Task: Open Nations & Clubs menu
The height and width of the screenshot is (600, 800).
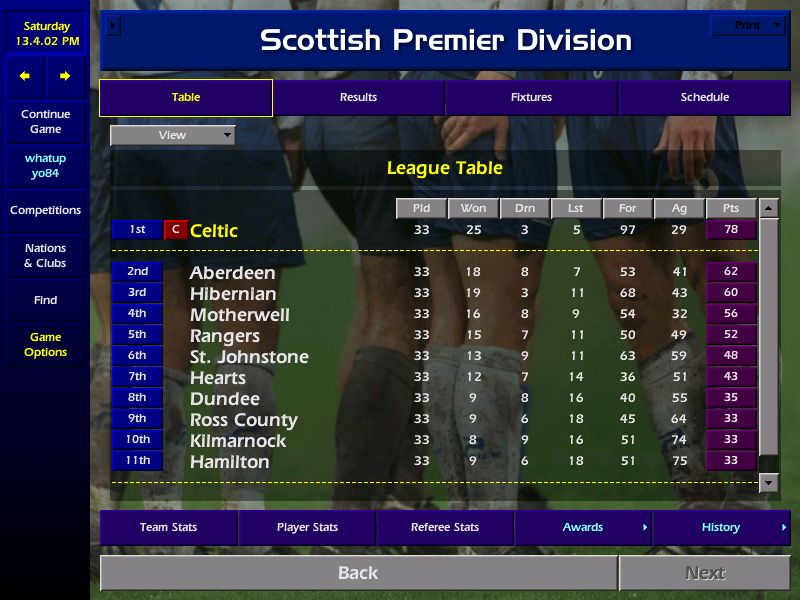Action: point(45,256)
